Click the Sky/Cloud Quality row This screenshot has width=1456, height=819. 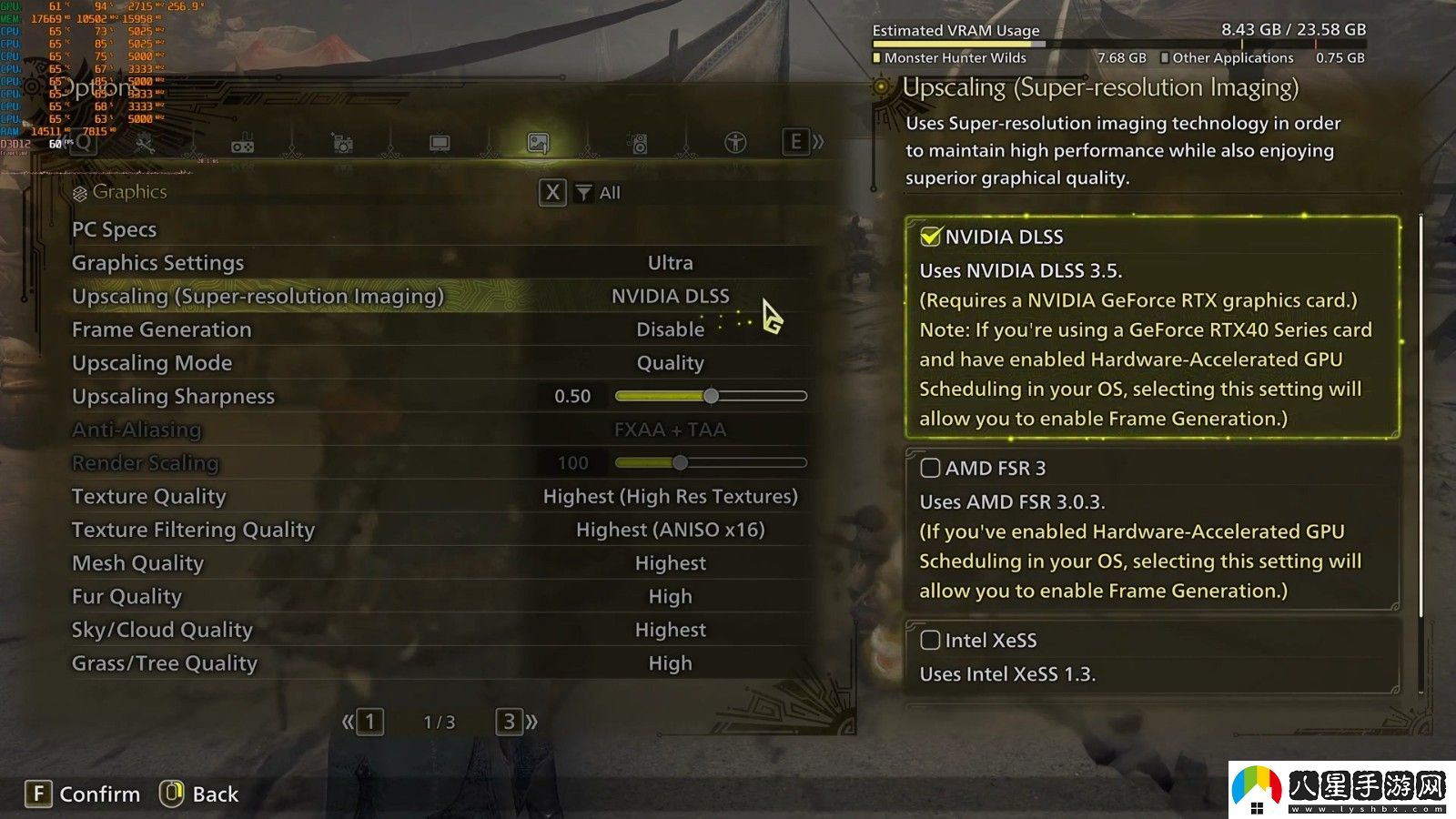pyautogui.click(x=437, y=630)
